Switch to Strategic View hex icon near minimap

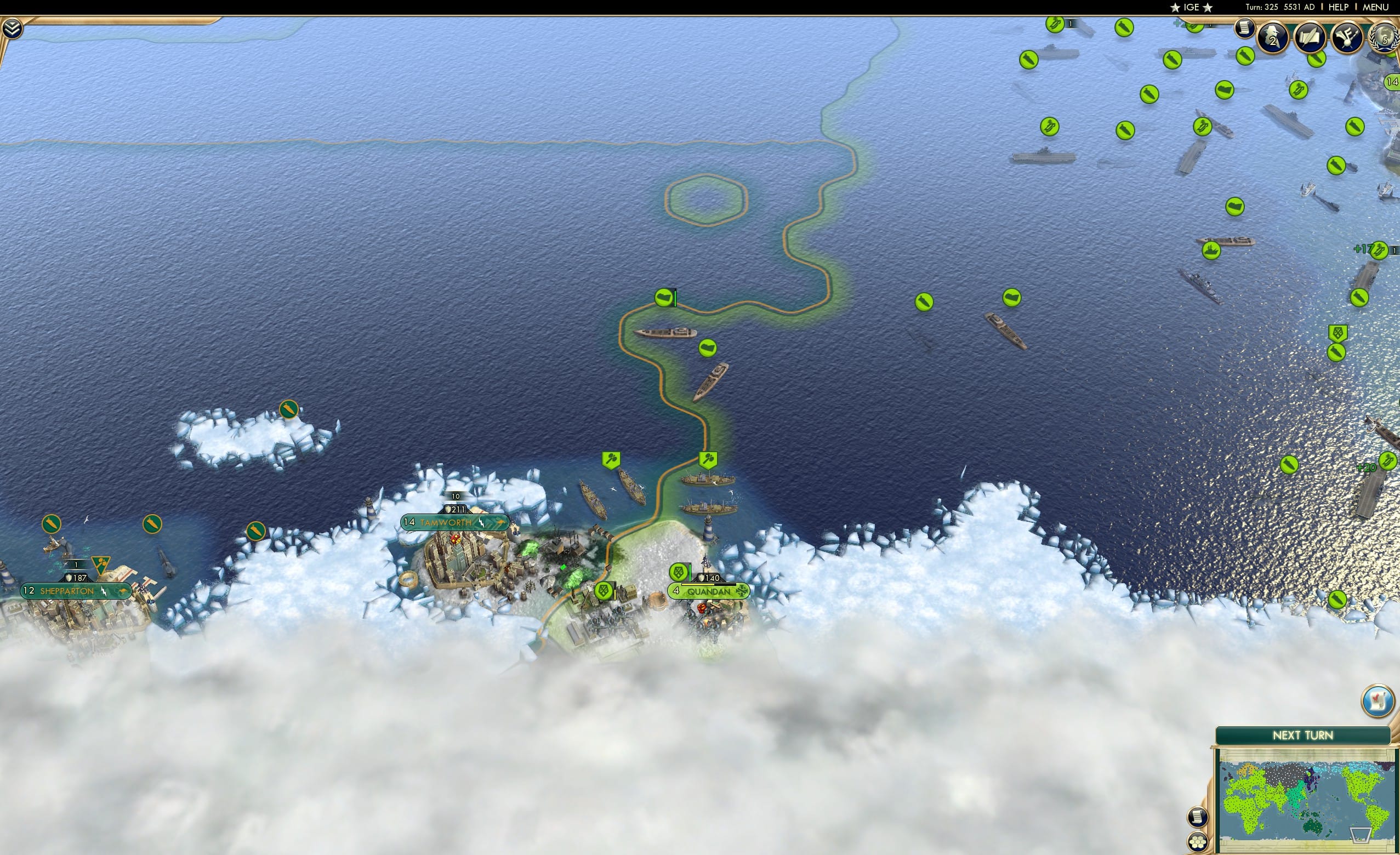tap(1199, 843)
